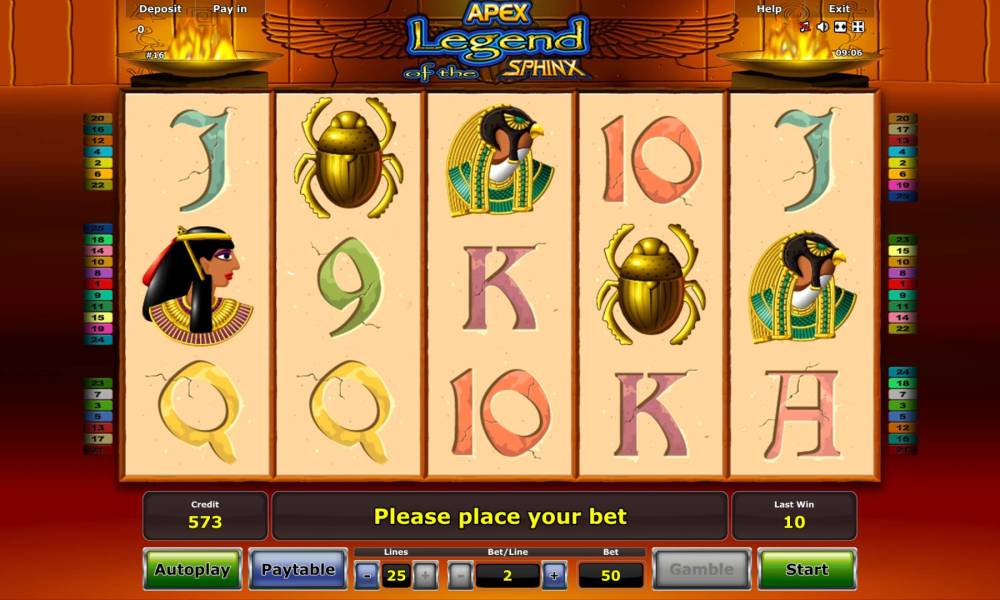1000x600 pixels.
Task: Toggle the music note icon
Action: pyautogui.click(x=805, y=27)
